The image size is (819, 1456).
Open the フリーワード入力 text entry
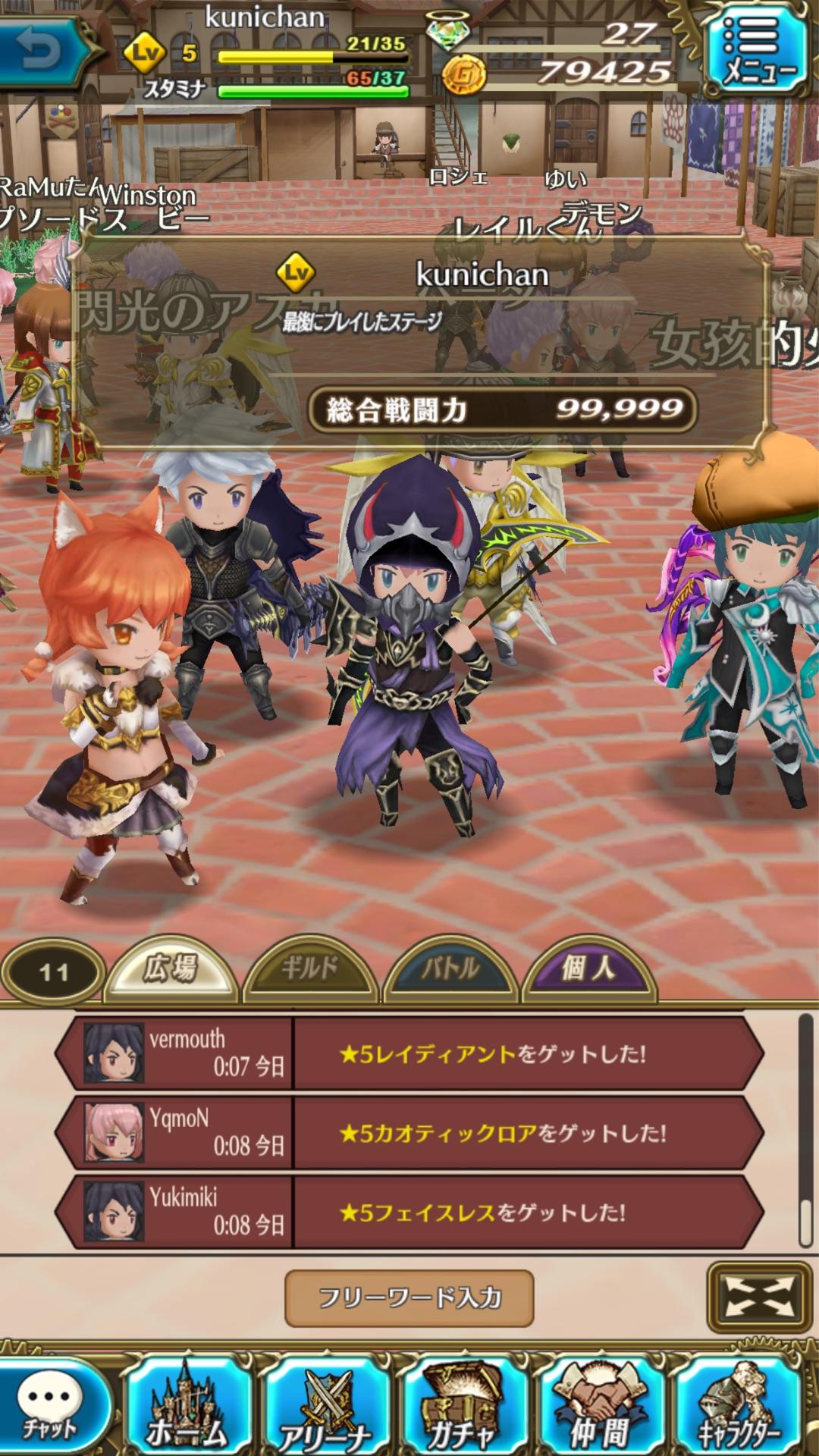pos(409,1298)
